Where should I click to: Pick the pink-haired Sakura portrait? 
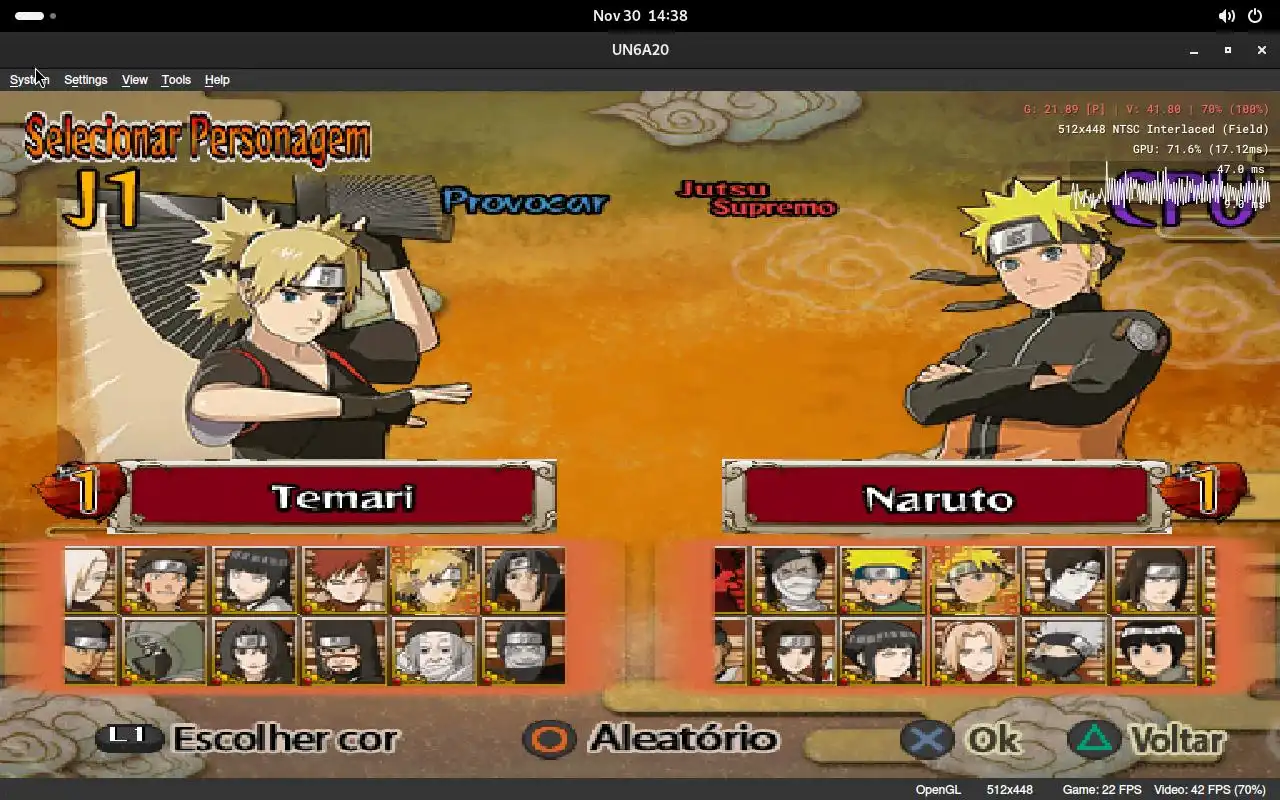[x=973, y=650]
